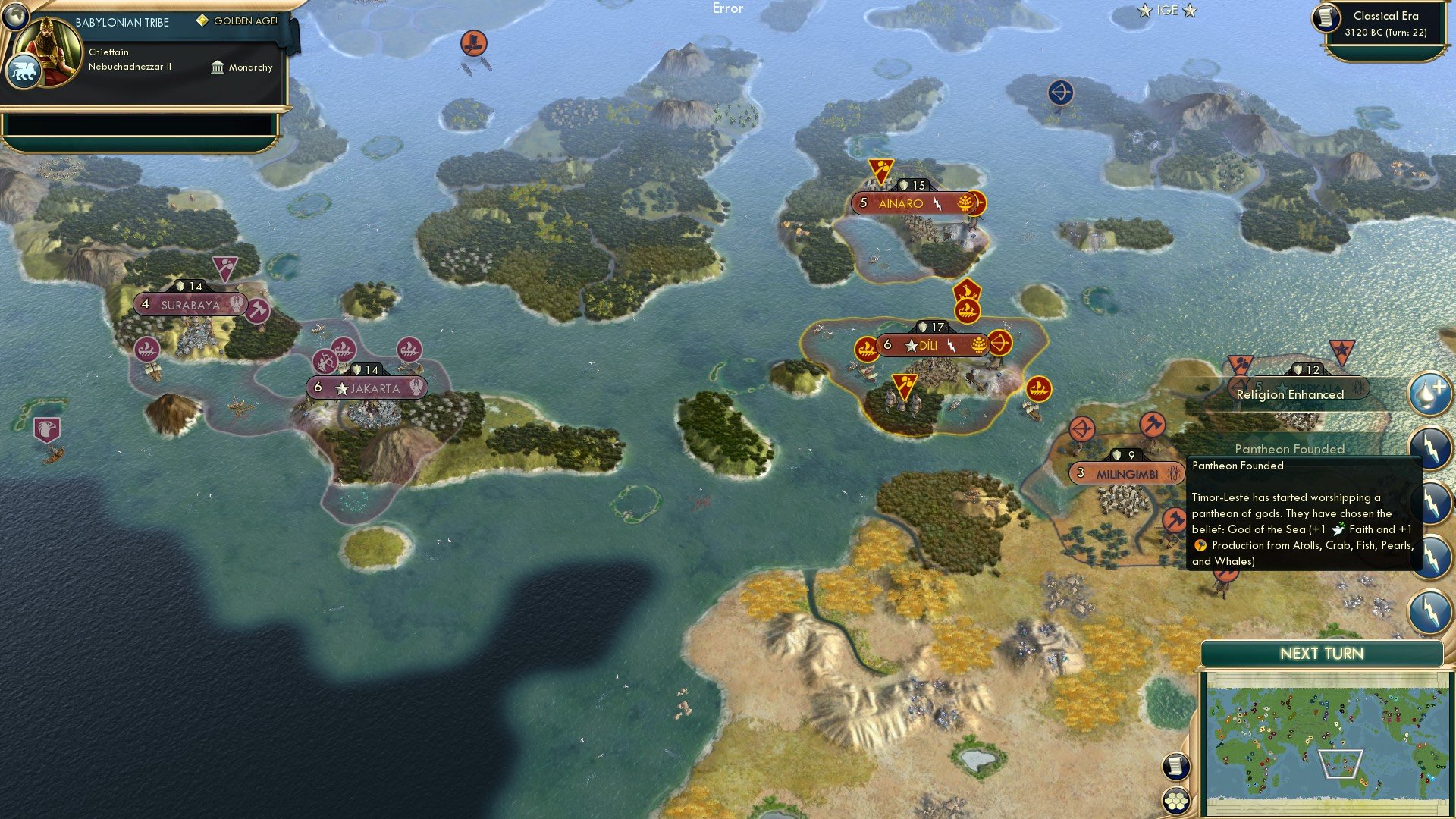
Task: Click Surabaya's city population indicator showing 4
Action: [x=144, y=304]
